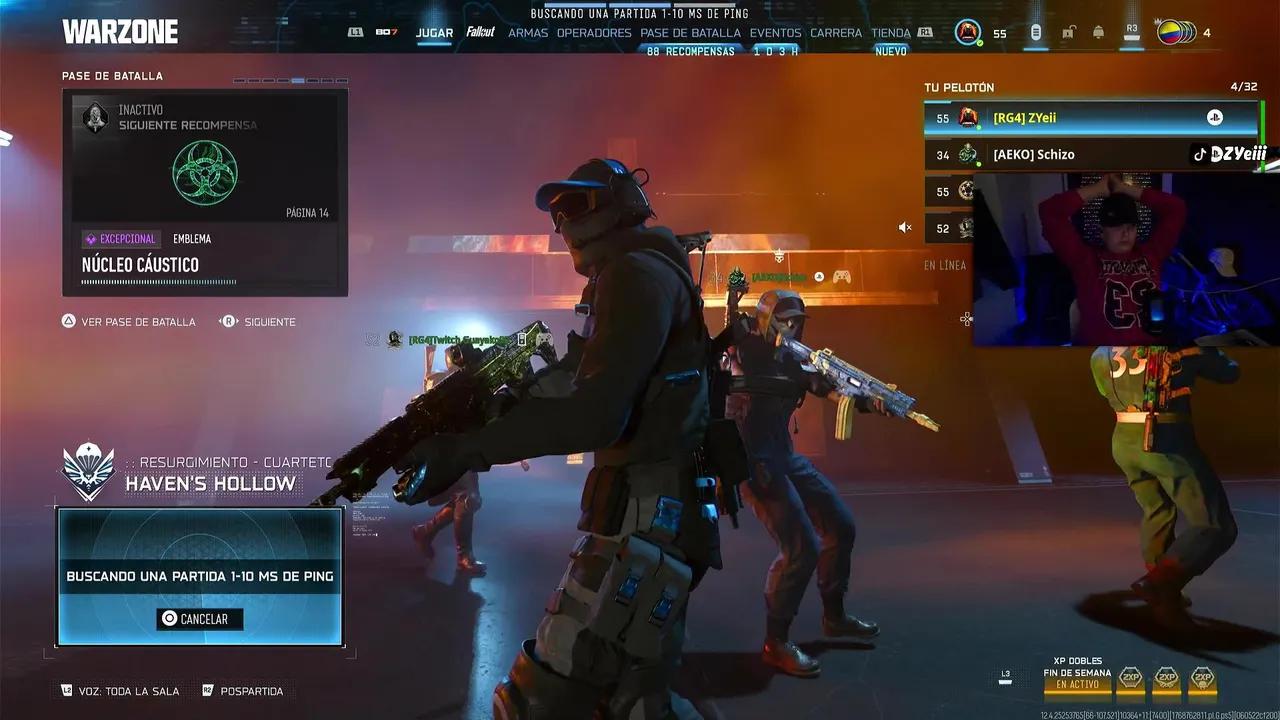
Task: Open the Fallout crossover tab
Action: click(481, 32)
